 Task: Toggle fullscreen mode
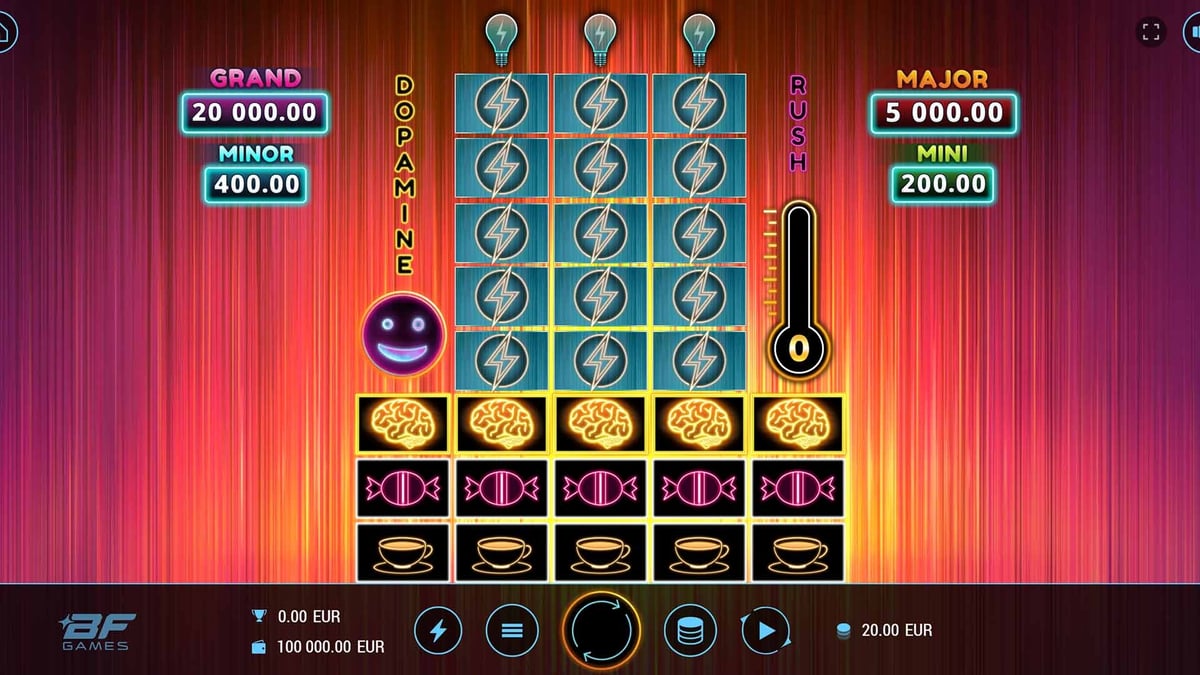1151,32
